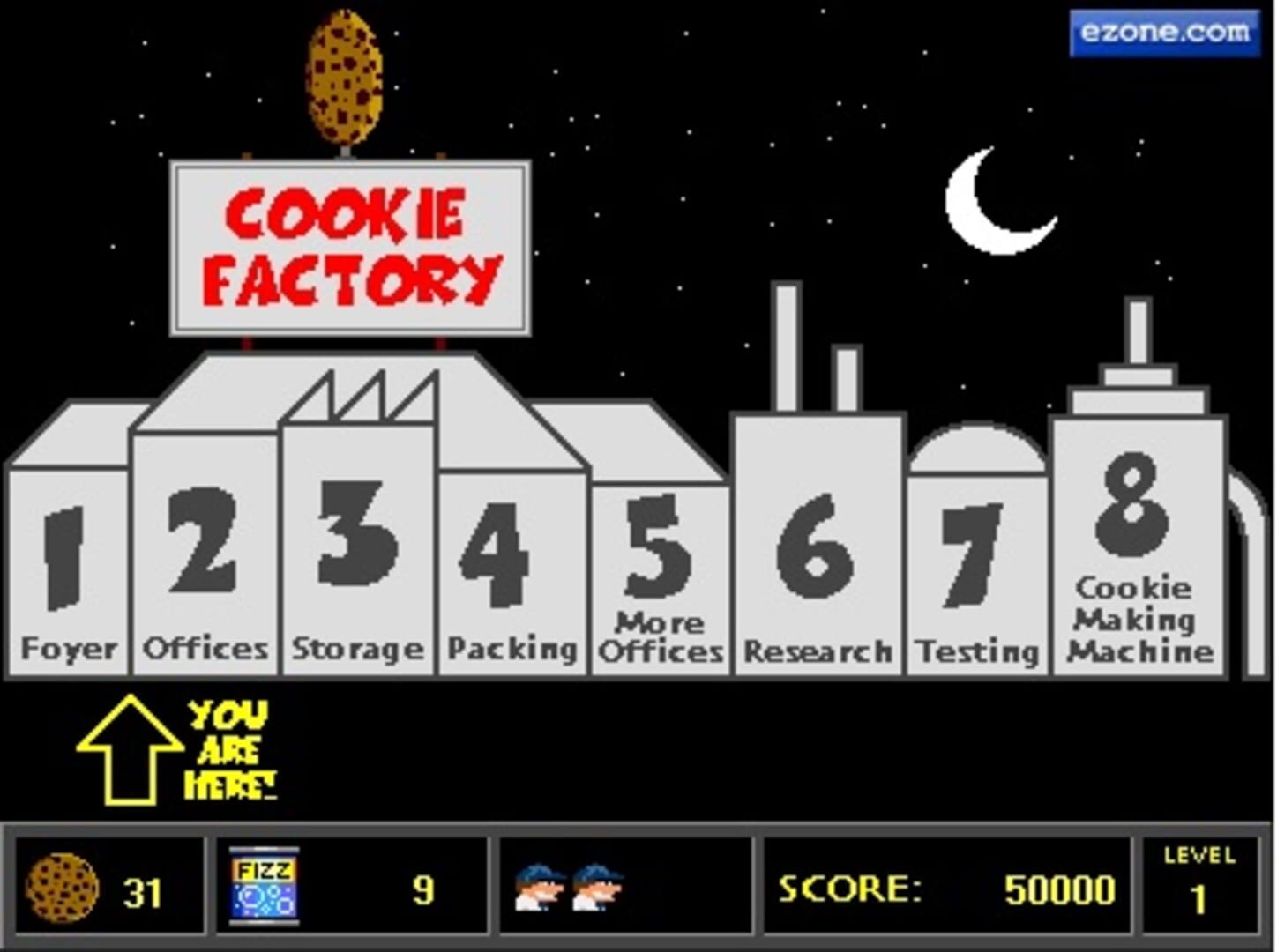This screenshot has height=952, width=1277.
Task: Enter building 2, the Offices
Action: [205, 564]
